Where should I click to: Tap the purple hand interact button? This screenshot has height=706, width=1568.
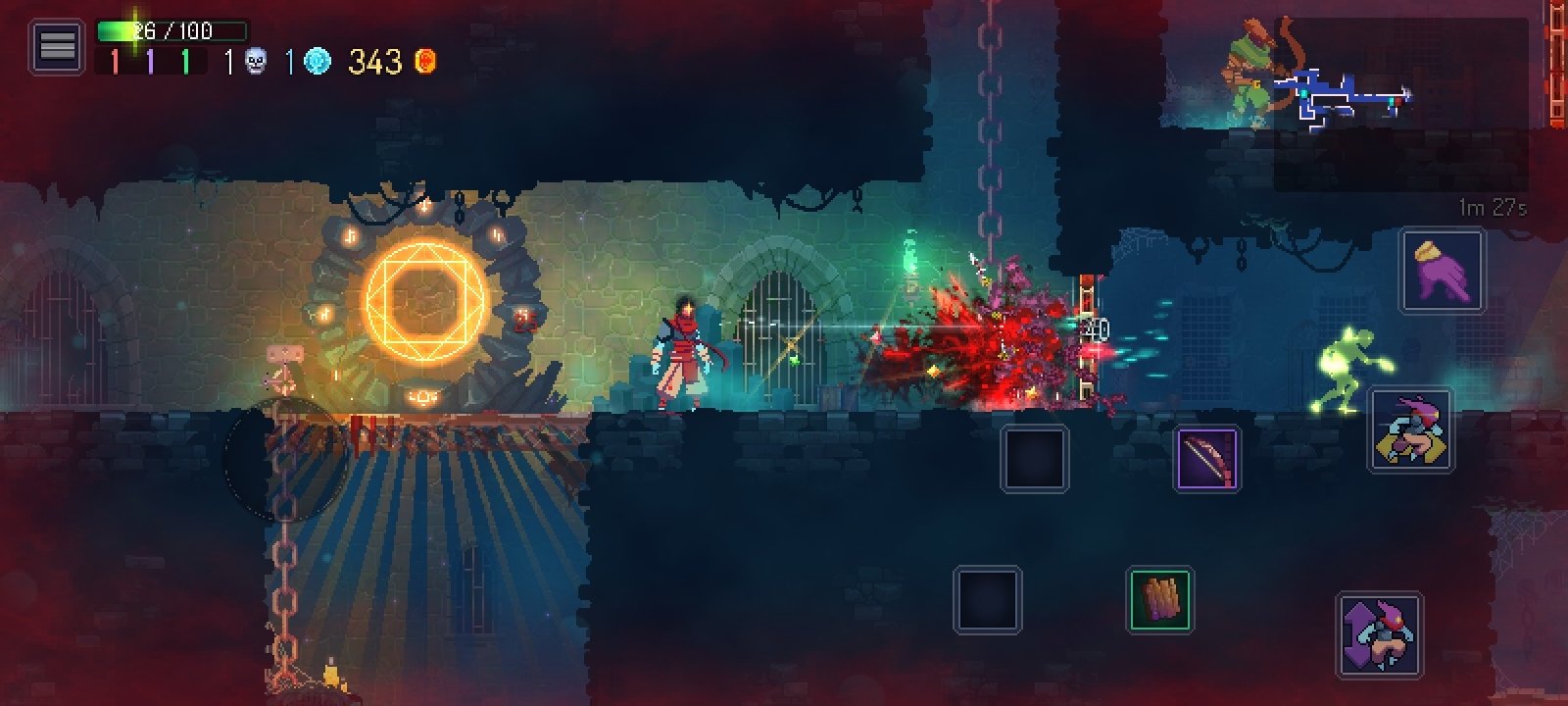pyautogui.click(x=1443, y=272)
